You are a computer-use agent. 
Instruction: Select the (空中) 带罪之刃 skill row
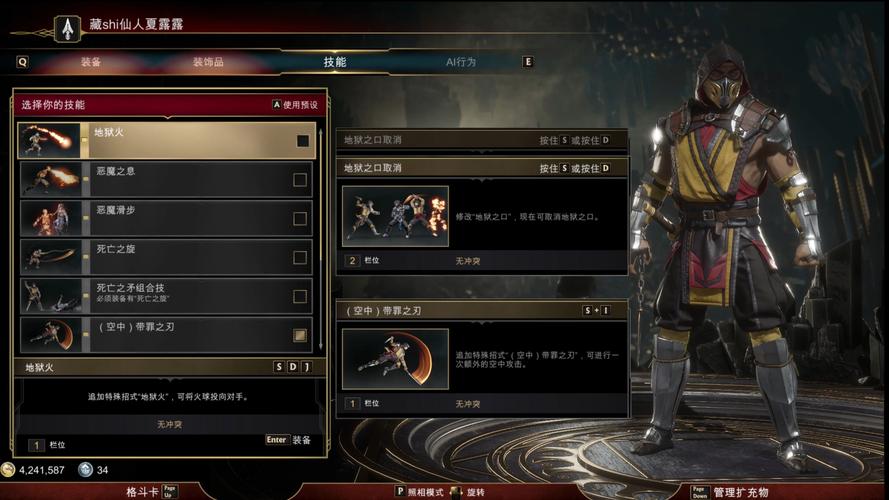(x=166, y=334)
